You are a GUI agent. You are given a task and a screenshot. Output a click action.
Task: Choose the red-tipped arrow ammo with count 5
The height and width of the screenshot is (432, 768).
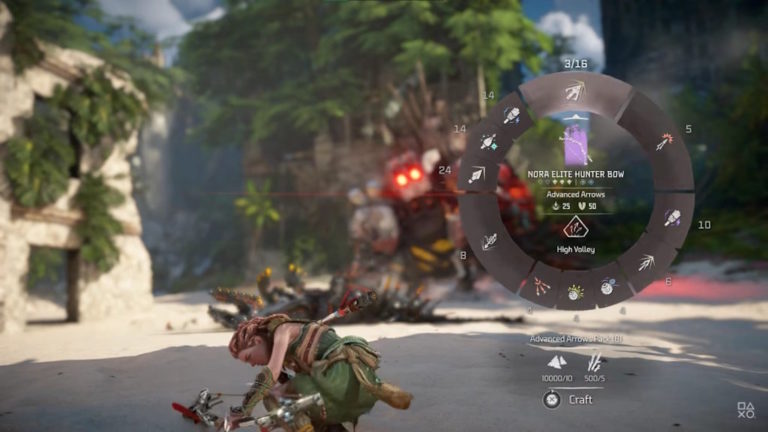pos(664,142)
